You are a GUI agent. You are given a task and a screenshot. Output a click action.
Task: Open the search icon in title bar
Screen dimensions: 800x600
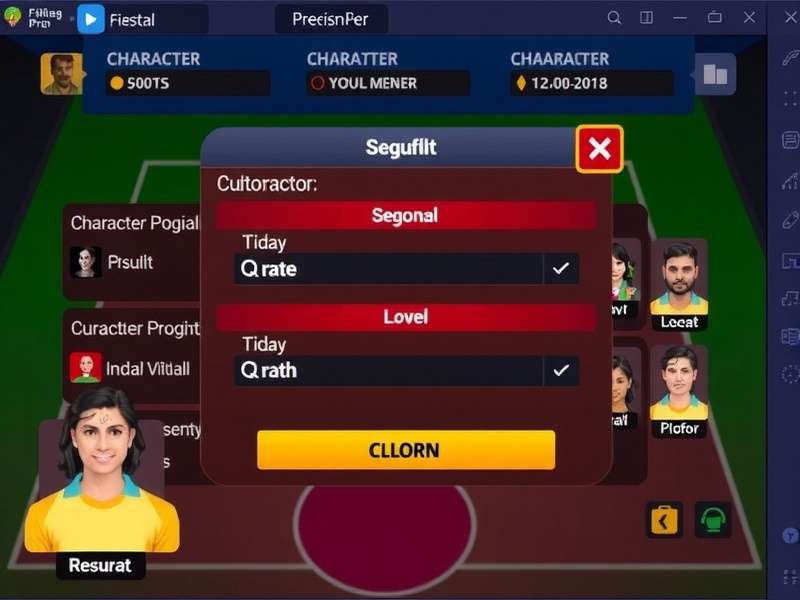614,17
